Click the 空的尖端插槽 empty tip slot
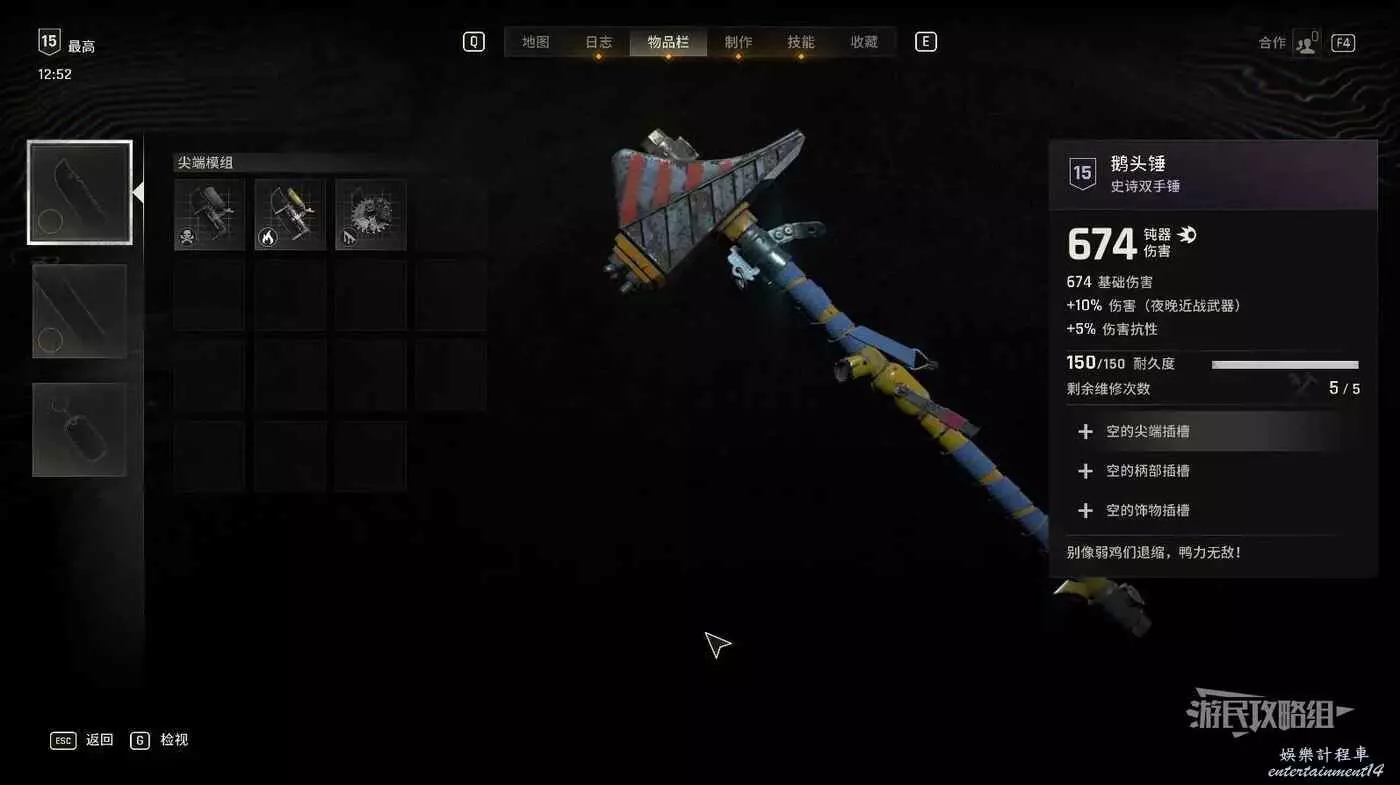 point(1147,432)
